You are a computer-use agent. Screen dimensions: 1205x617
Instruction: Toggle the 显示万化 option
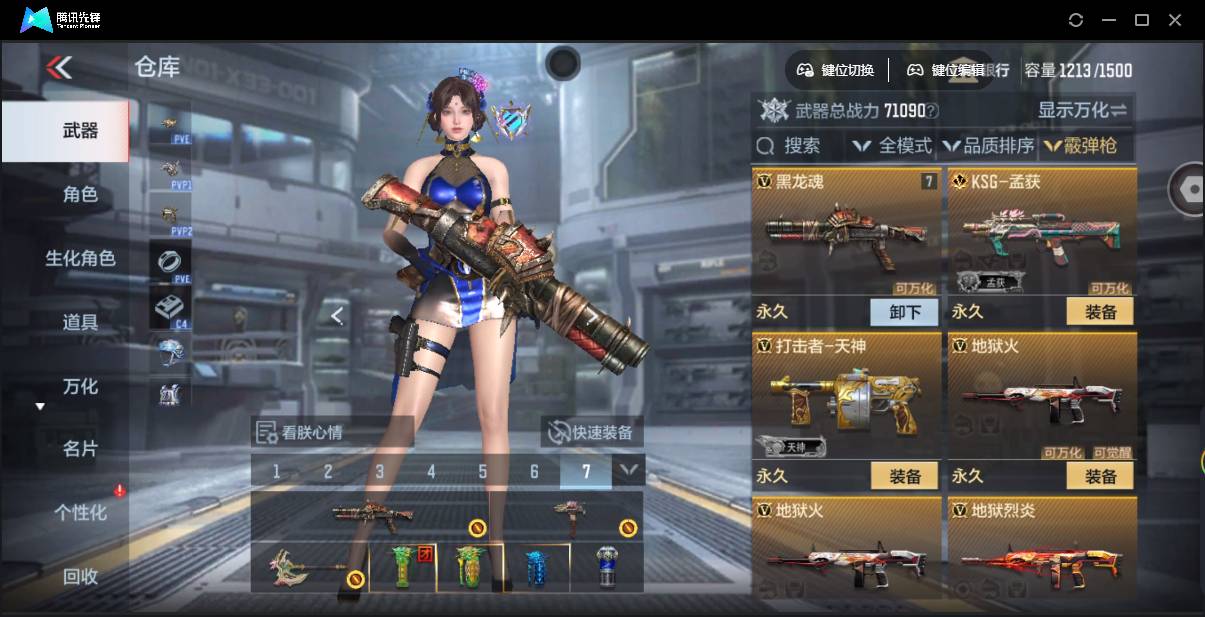click(1082, 110)
